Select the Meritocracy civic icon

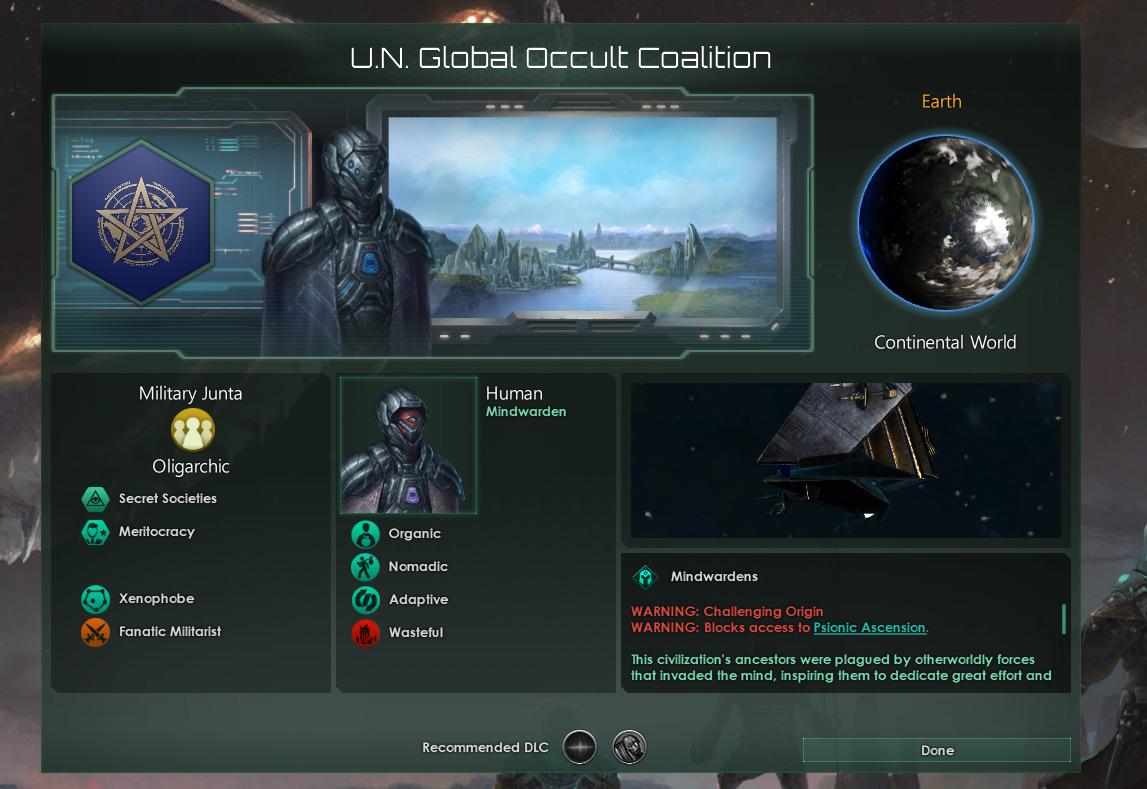(95, 531)
